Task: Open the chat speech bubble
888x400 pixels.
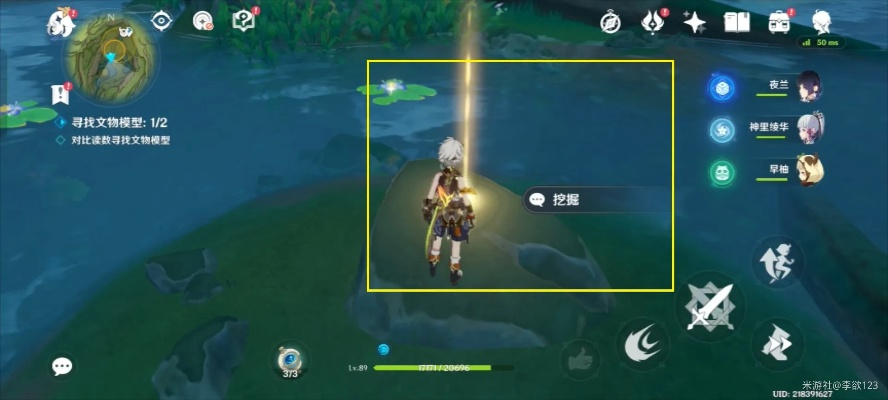Action: [x=62, y=367]
